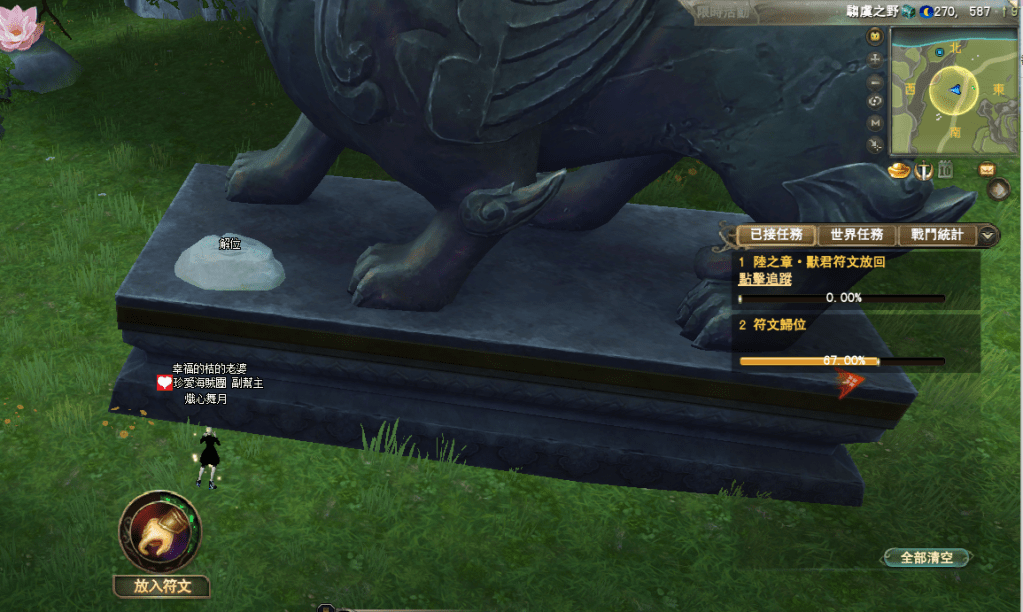Open the 限時活動 limited-time events tab
The height and width of the screenshot is (612, 1023).
coord(725,11)
